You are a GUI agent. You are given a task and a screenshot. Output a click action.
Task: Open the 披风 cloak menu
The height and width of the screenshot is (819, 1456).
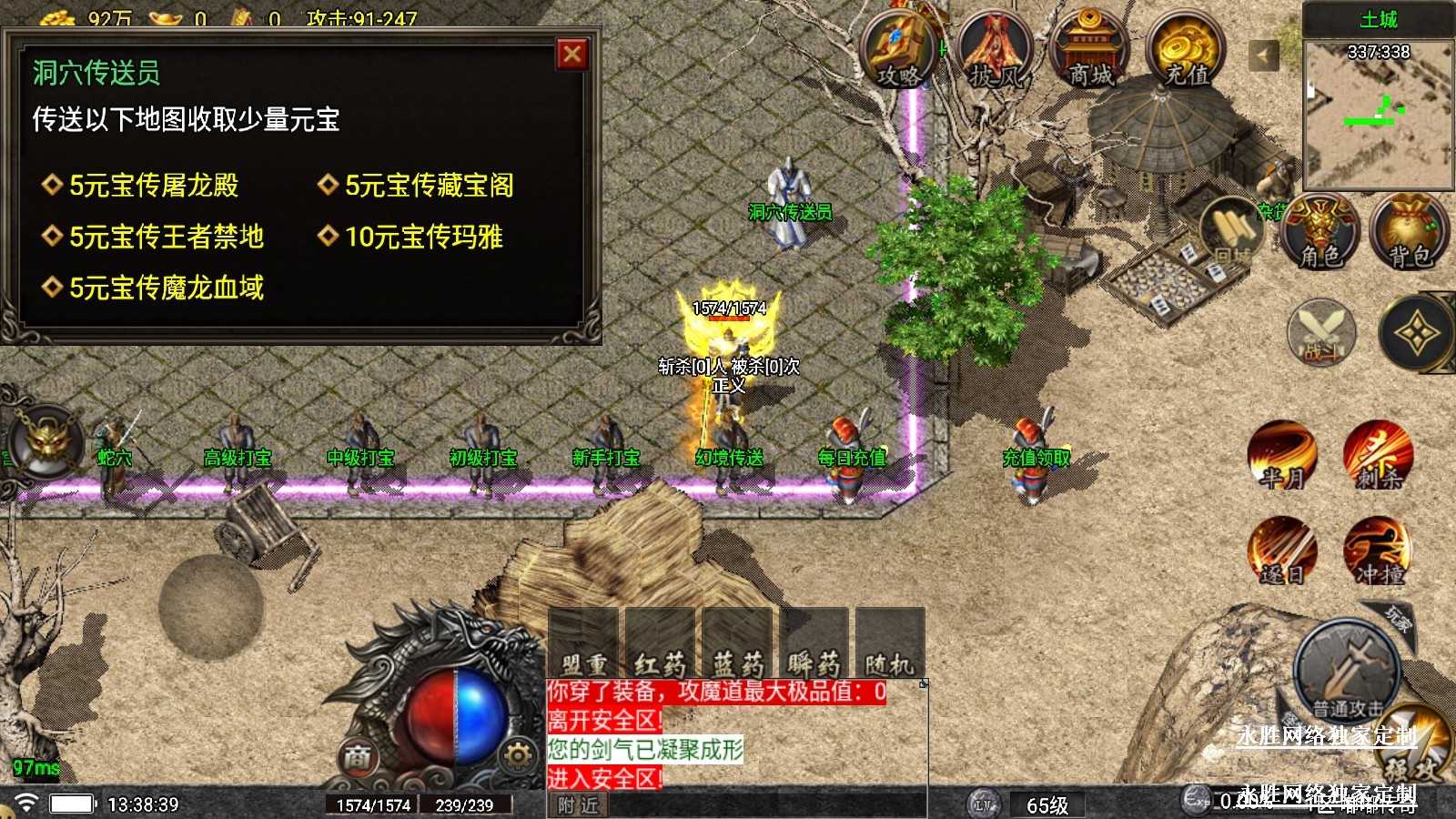point(996,50)
